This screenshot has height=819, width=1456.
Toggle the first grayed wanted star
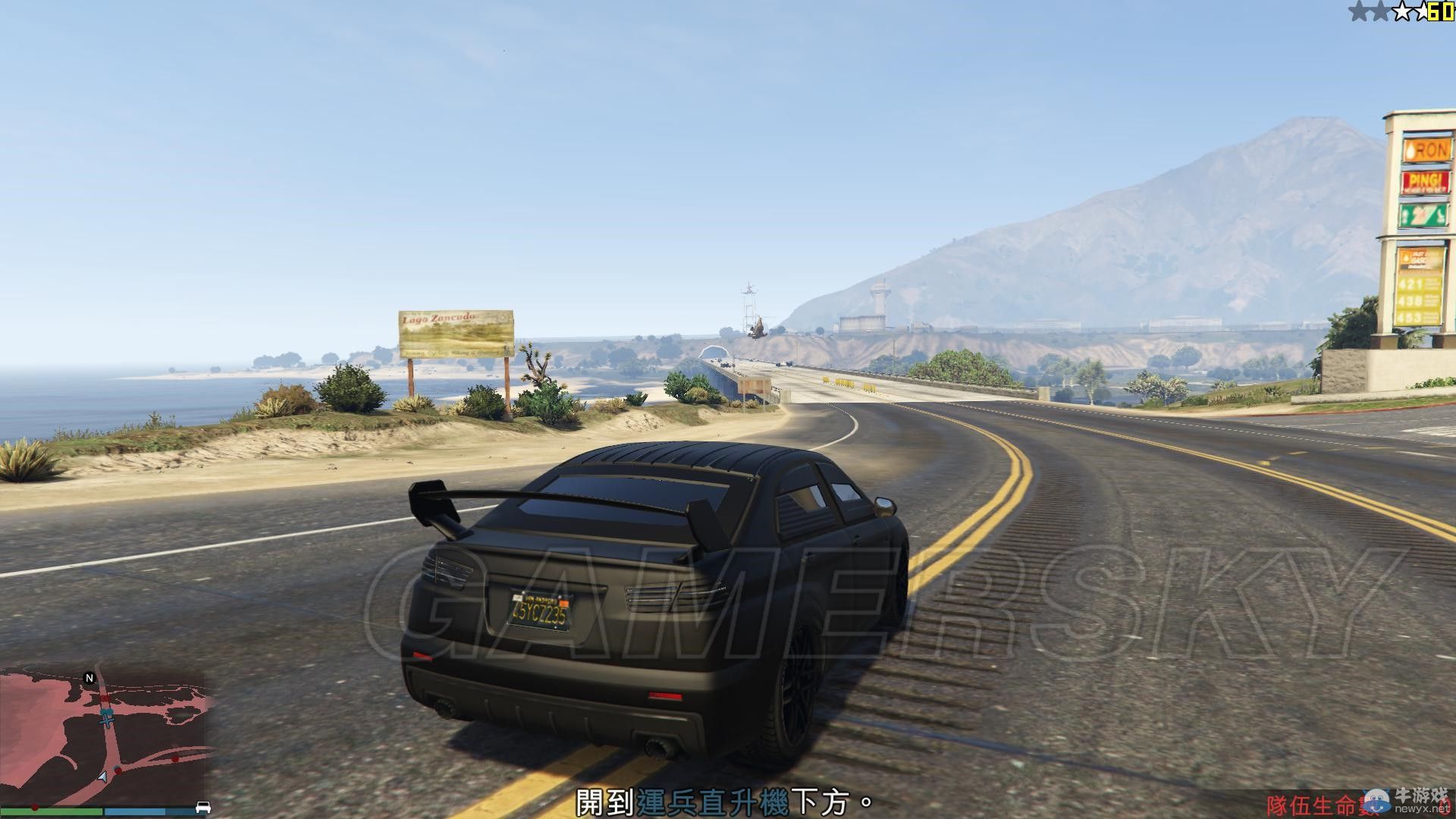click(x=1359, y=10)
